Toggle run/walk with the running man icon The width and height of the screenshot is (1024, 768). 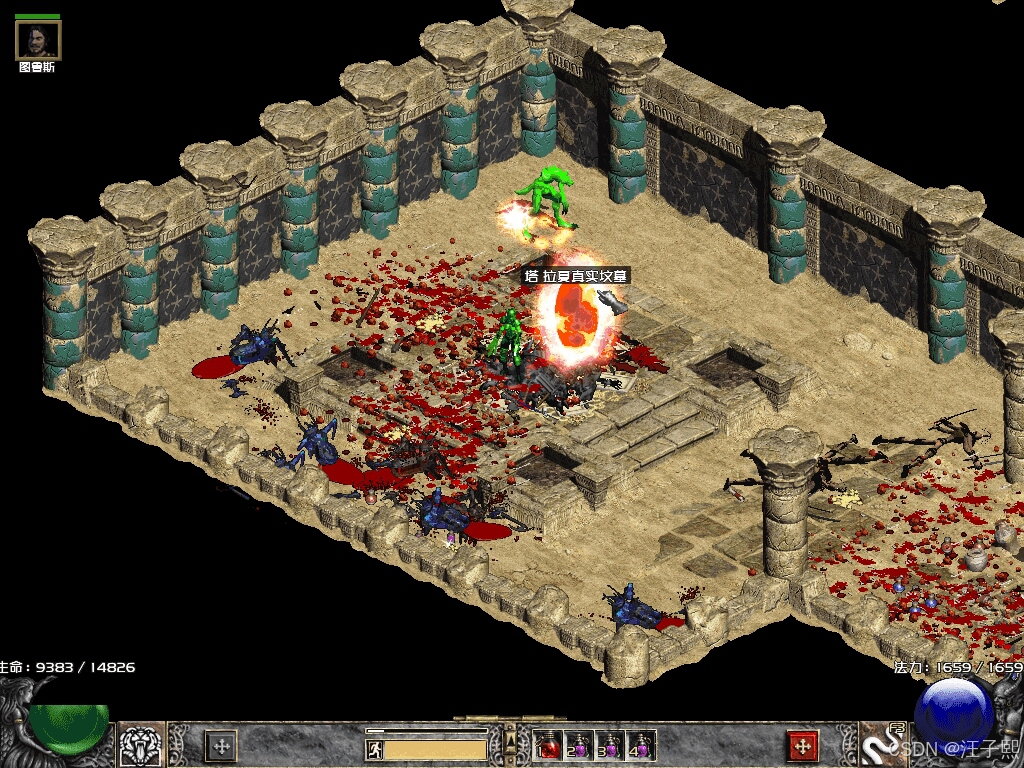[x=375, y=748]
